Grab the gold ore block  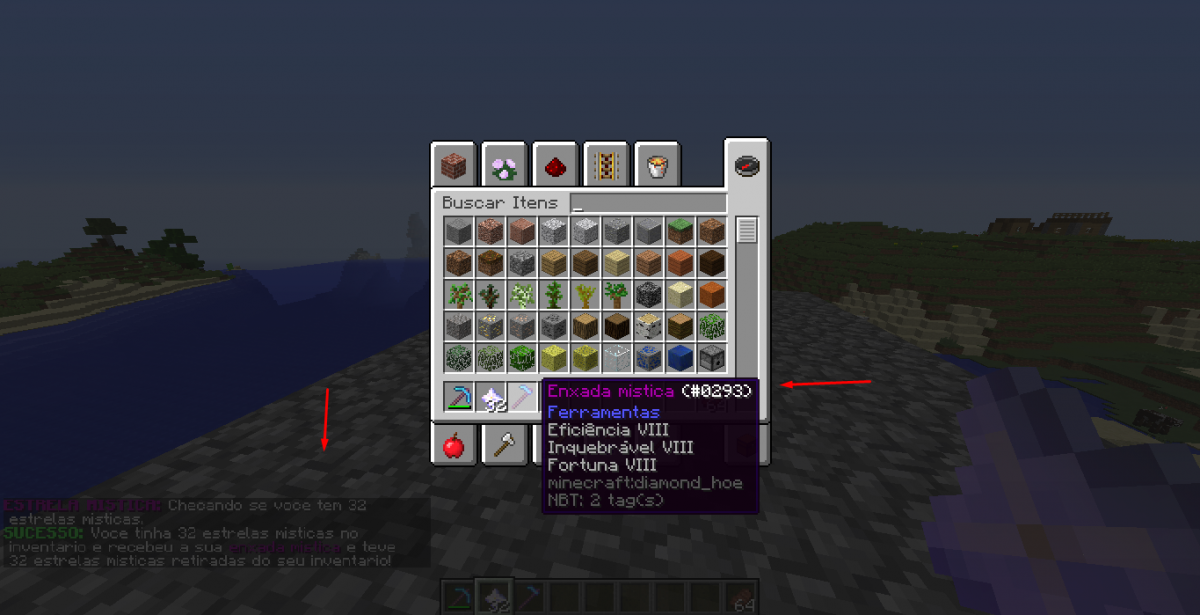tap(490, 326)
